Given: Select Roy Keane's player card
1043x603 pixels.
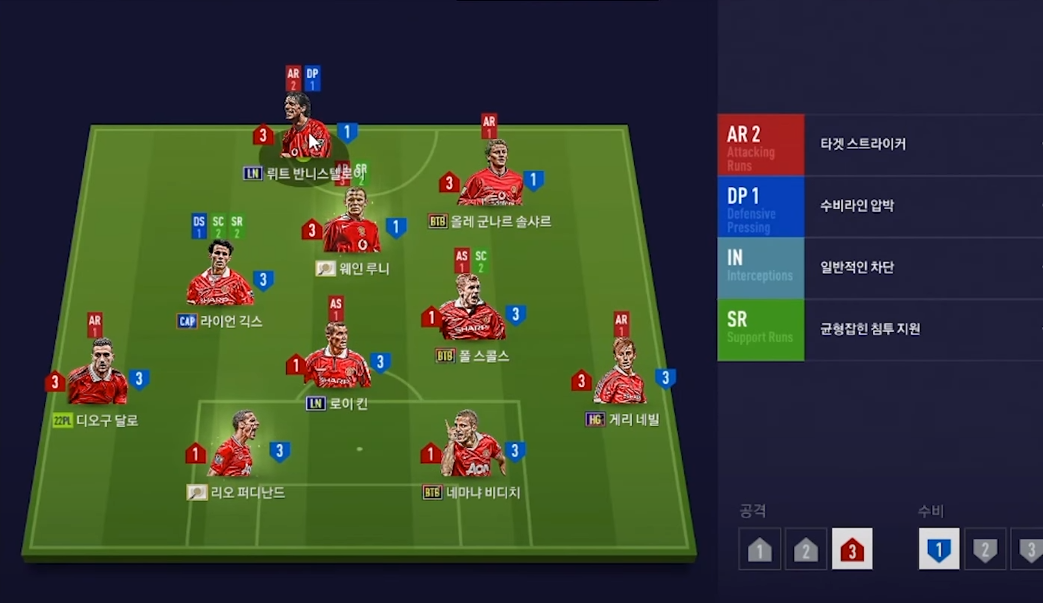Looking at the screenshot, I should pyautogui.click(x=336, y=365).
